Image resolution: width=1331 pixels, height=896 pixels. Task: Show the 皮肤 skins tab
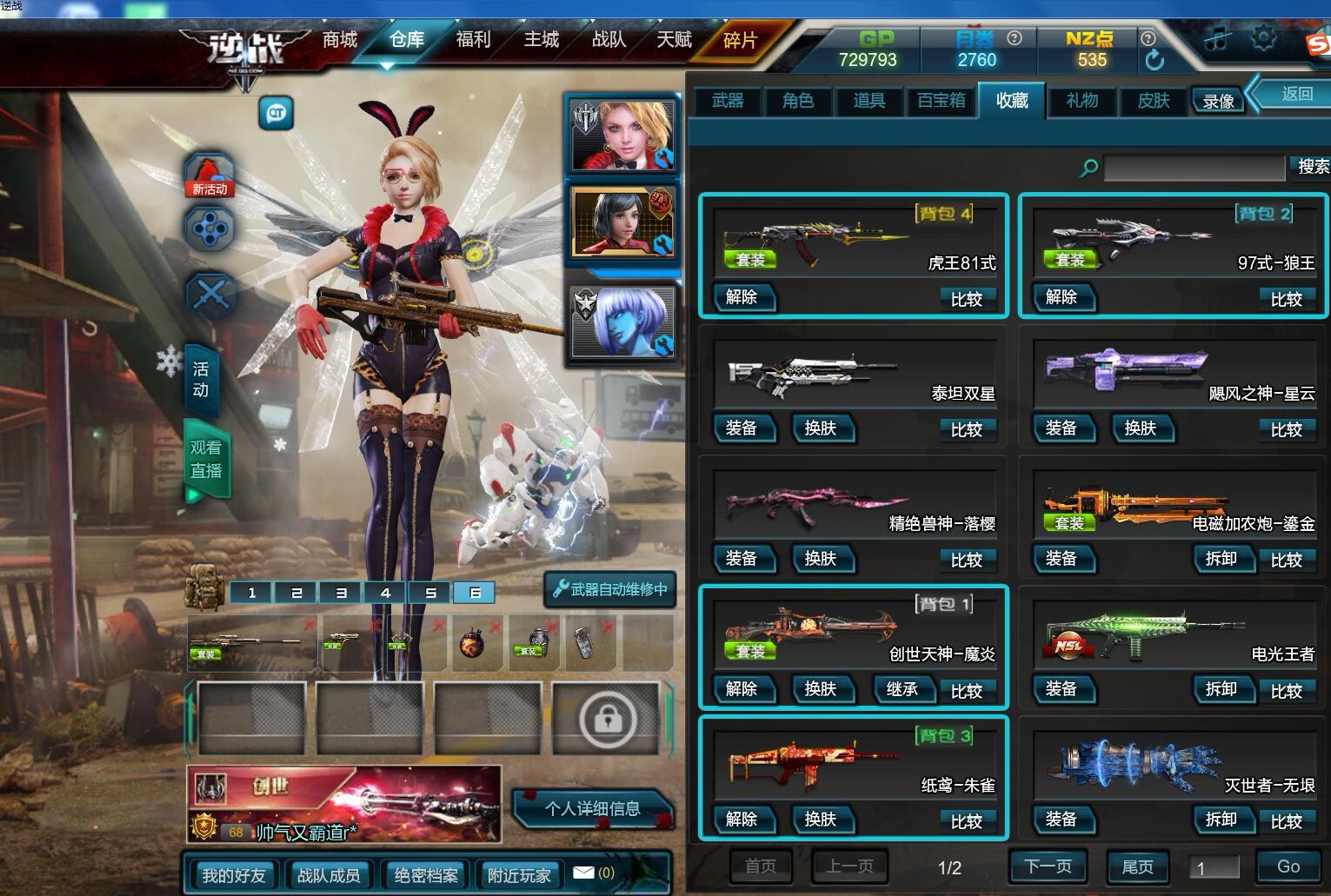point(1154,101)
